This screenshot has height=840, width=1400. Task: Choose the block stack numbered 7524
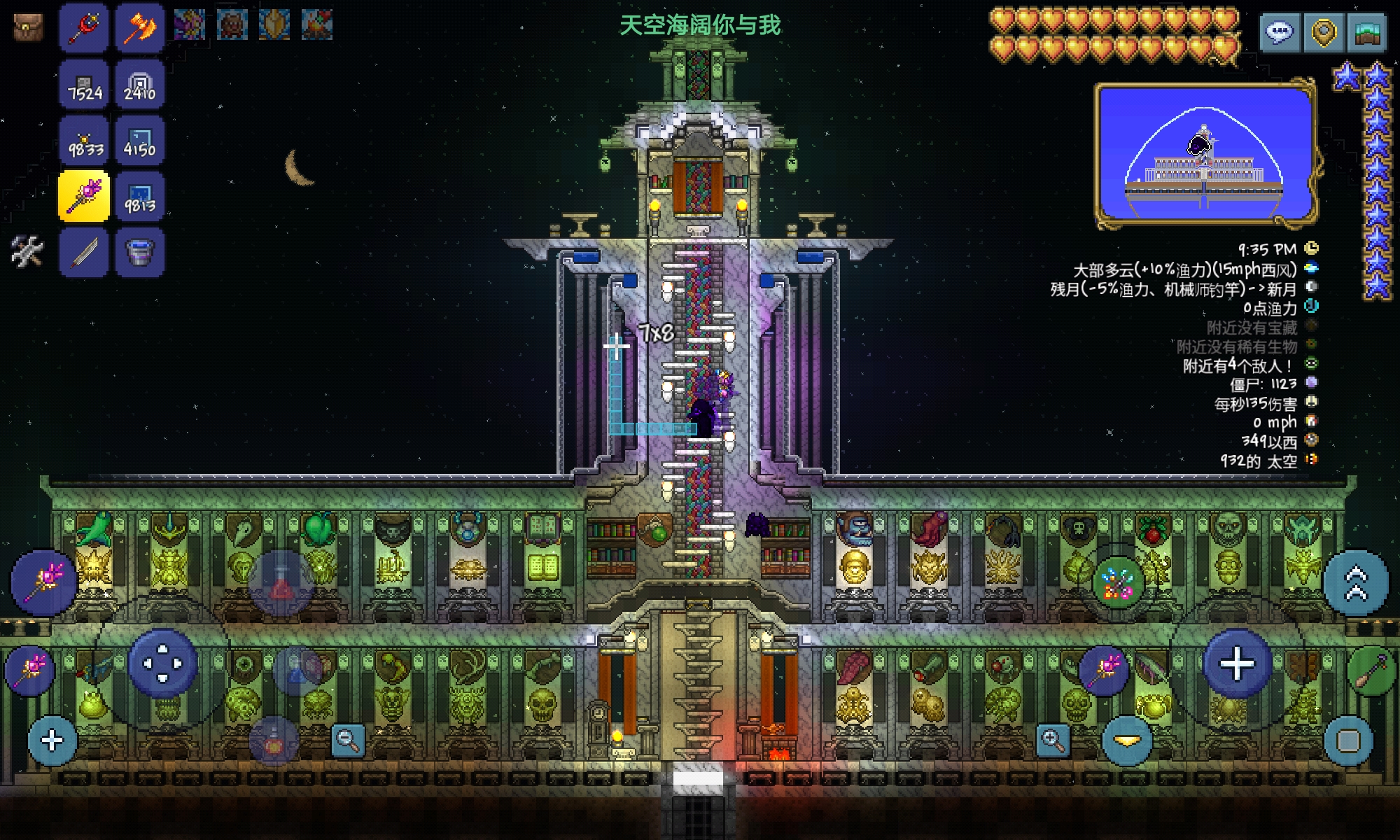coord(84,84)
